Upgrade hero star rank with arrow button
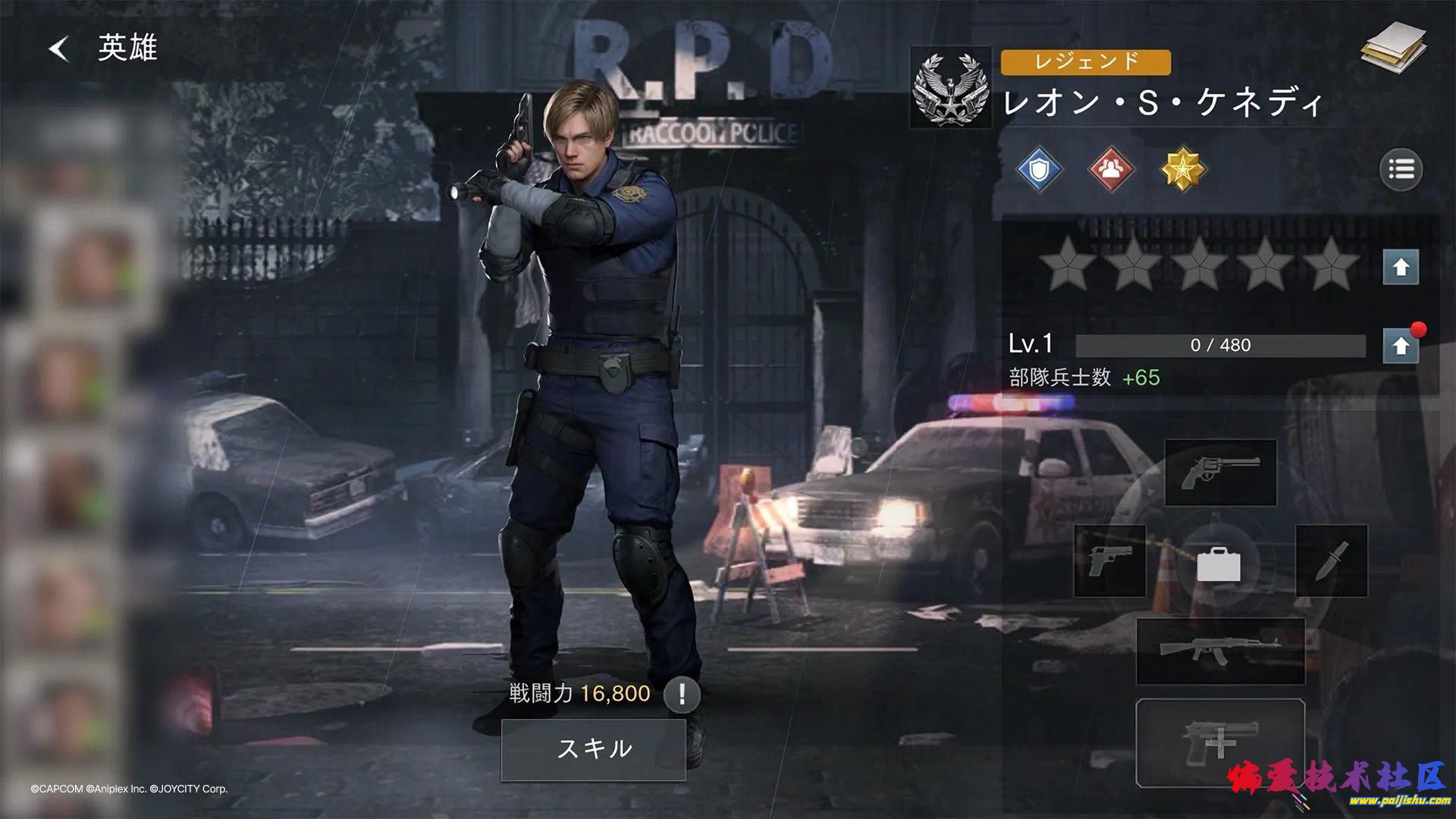 (x=1401, y=267)
